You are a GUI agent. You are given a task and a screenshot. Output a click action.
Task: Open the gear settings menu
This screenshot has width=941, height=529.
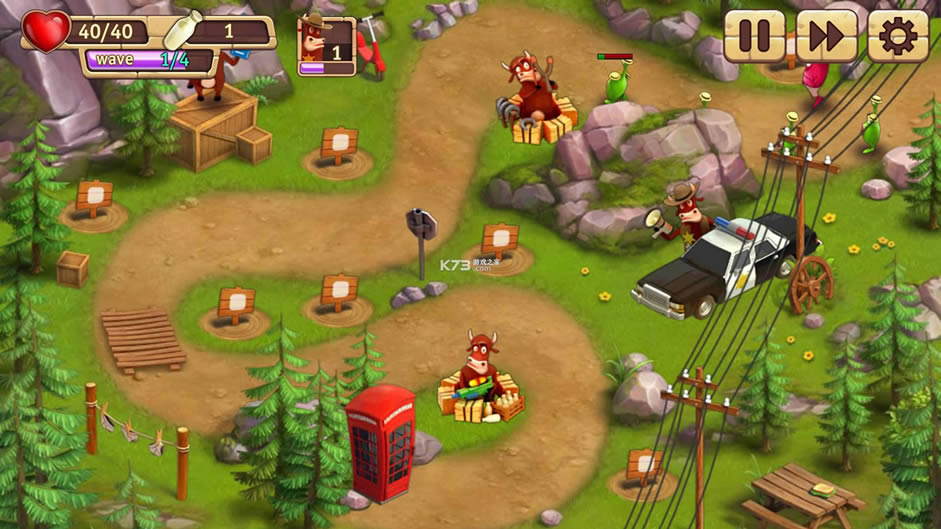pos(897,37)
